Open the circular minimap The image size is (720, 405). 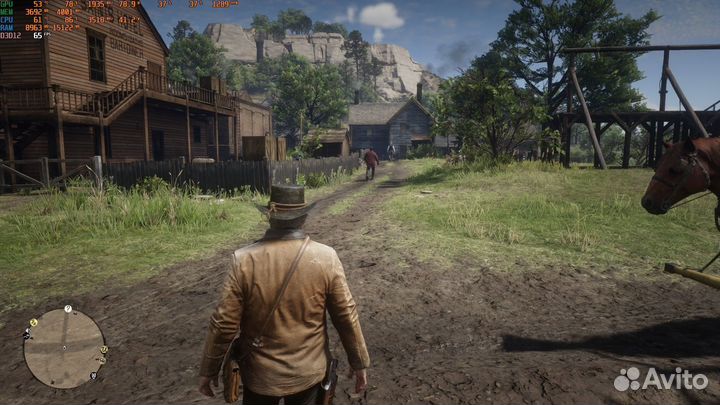[64, 348]
